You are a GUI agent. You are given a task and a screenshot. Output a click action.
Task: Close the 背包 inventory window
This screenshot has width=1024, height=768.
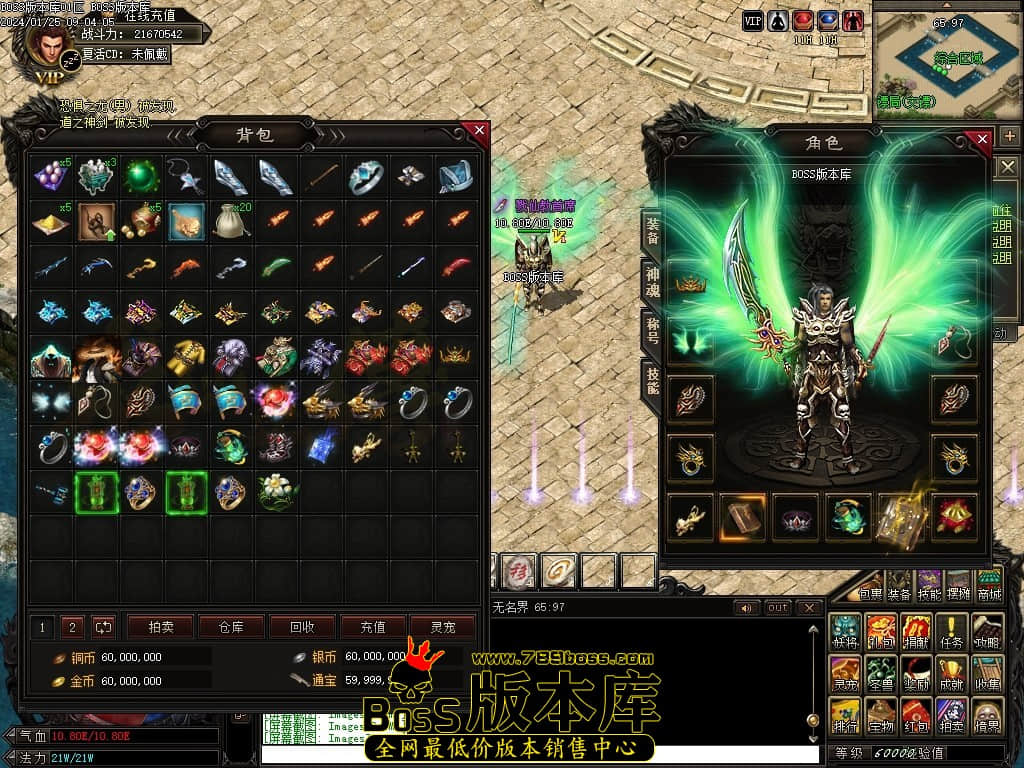point(479,130)
